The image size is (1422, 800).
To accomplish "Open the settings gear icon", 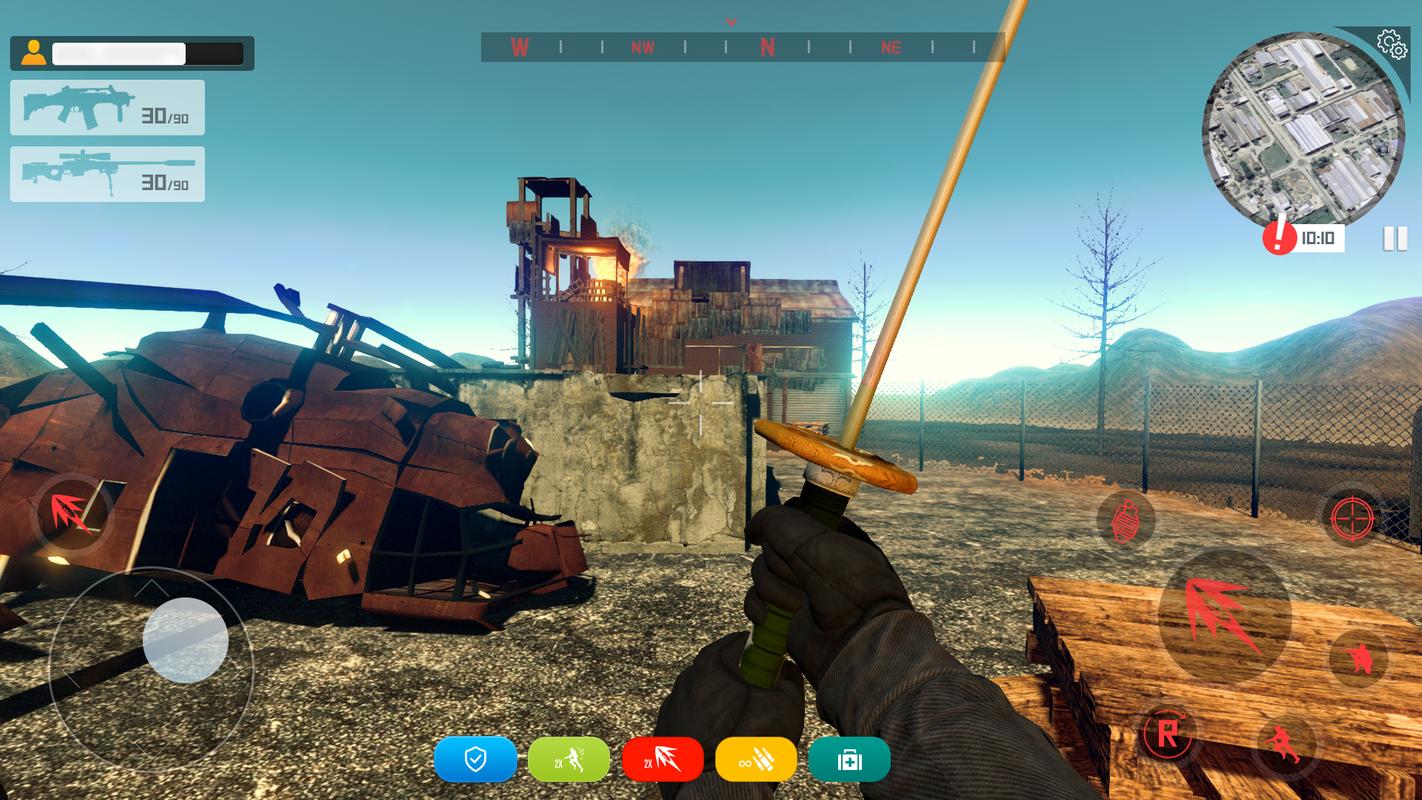I will click(x=1391, y=43).
